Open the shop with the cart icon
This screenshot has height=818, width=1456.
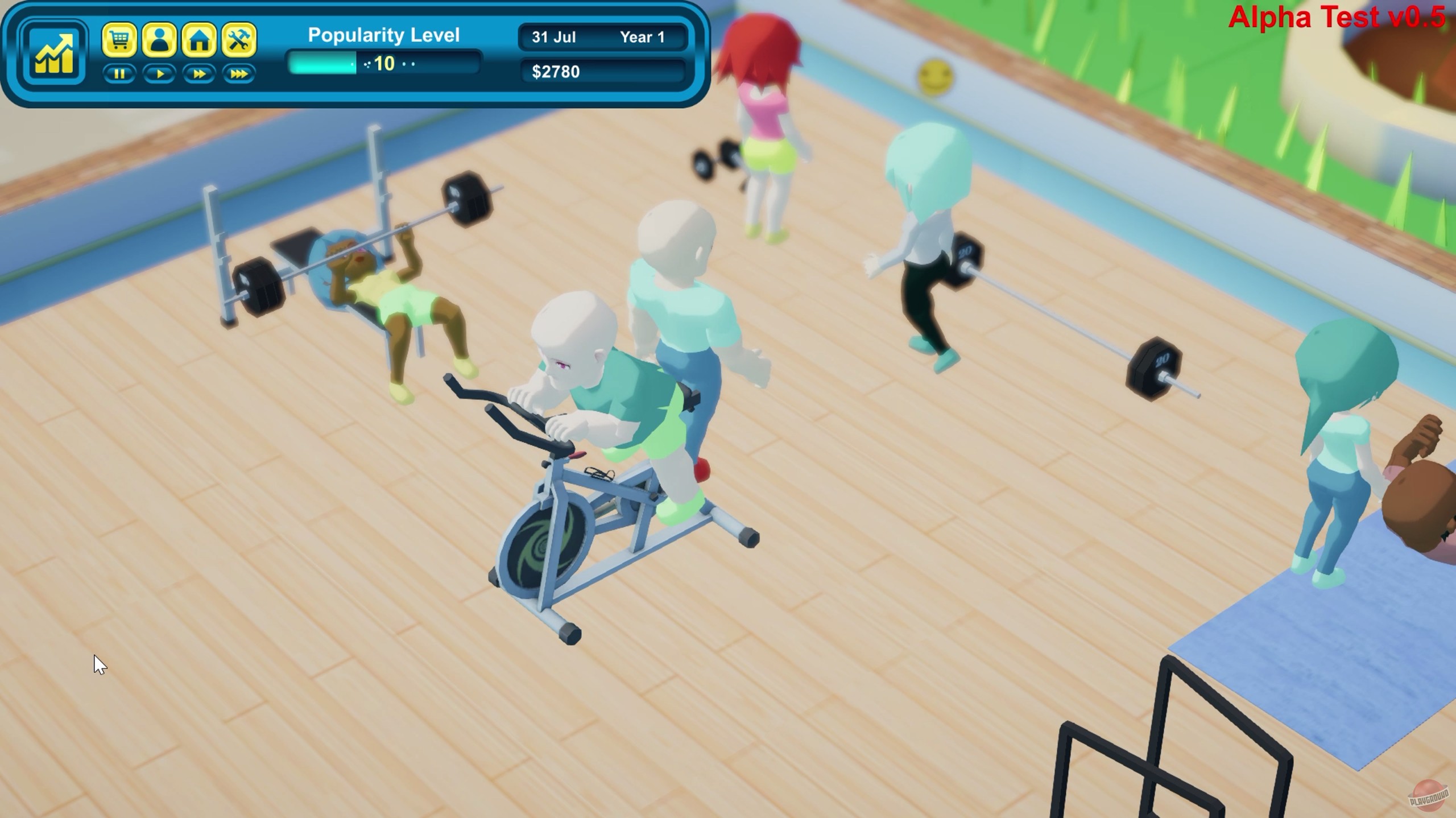pos(120,40)
